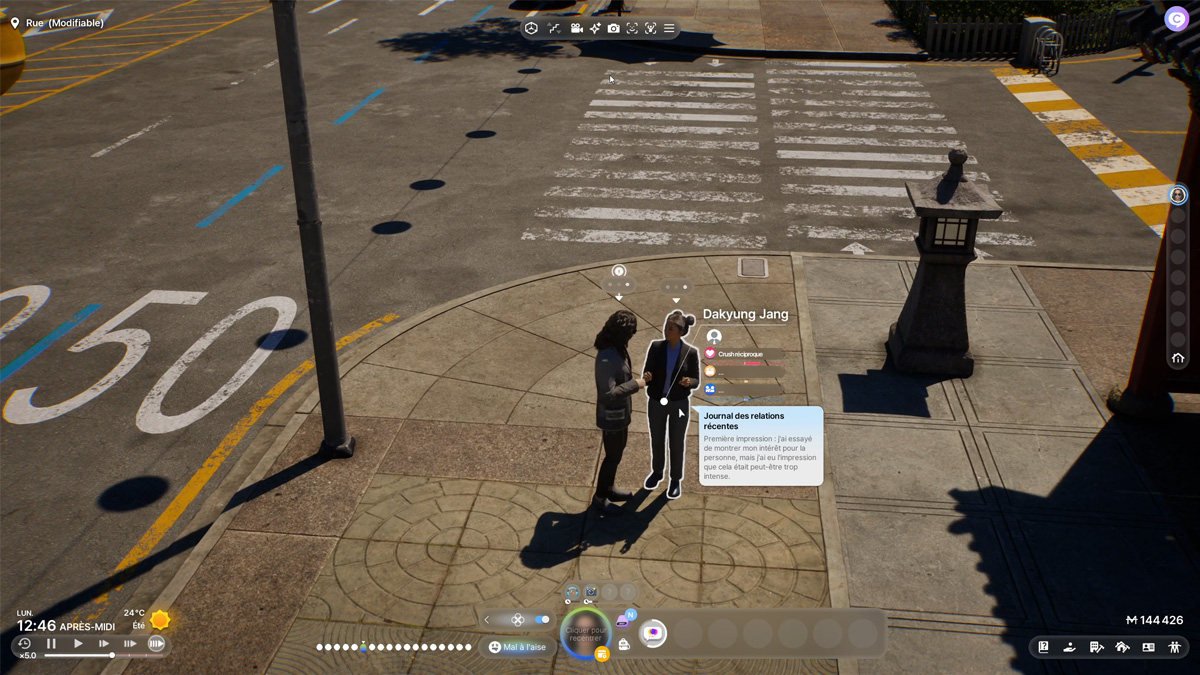Click the rewind clock icon

click(x=25, y=644)
